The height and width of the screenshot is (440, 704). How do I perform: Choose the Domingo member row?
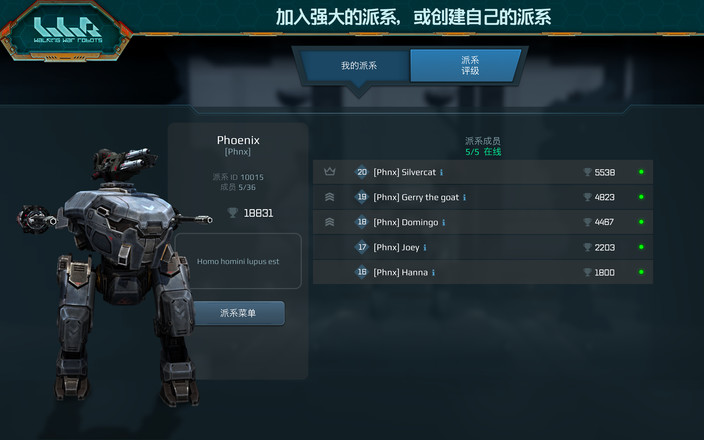coord(482,222)
